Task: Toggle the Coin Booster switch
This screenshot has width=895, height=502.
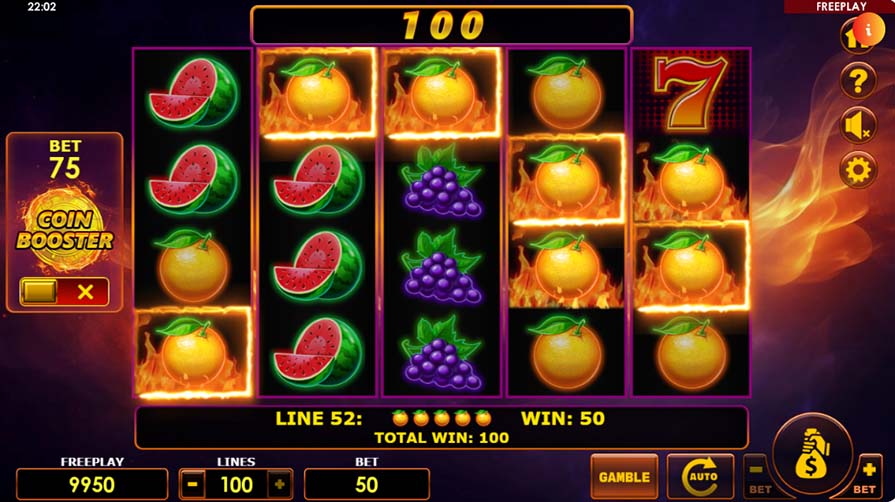Action: [x=64, y=292]
